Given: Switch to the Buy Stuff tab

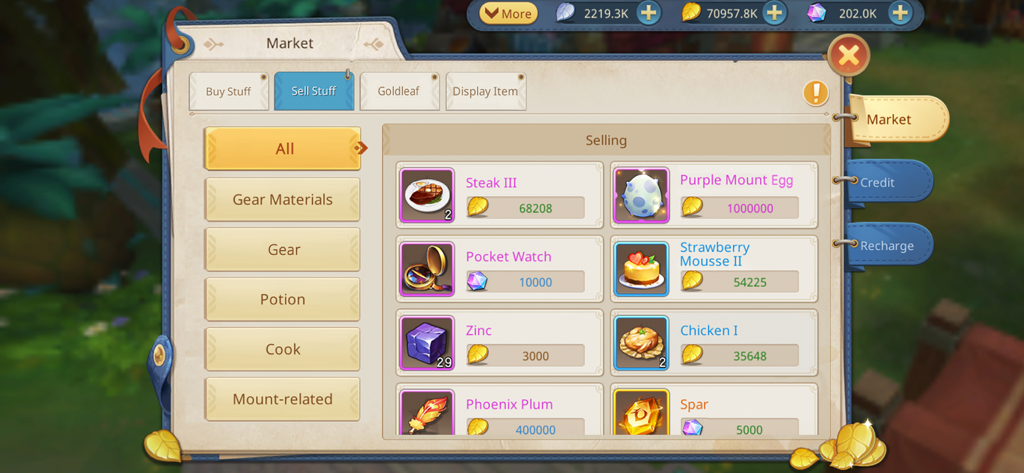Looking at the screenshot, I should 228,91.
